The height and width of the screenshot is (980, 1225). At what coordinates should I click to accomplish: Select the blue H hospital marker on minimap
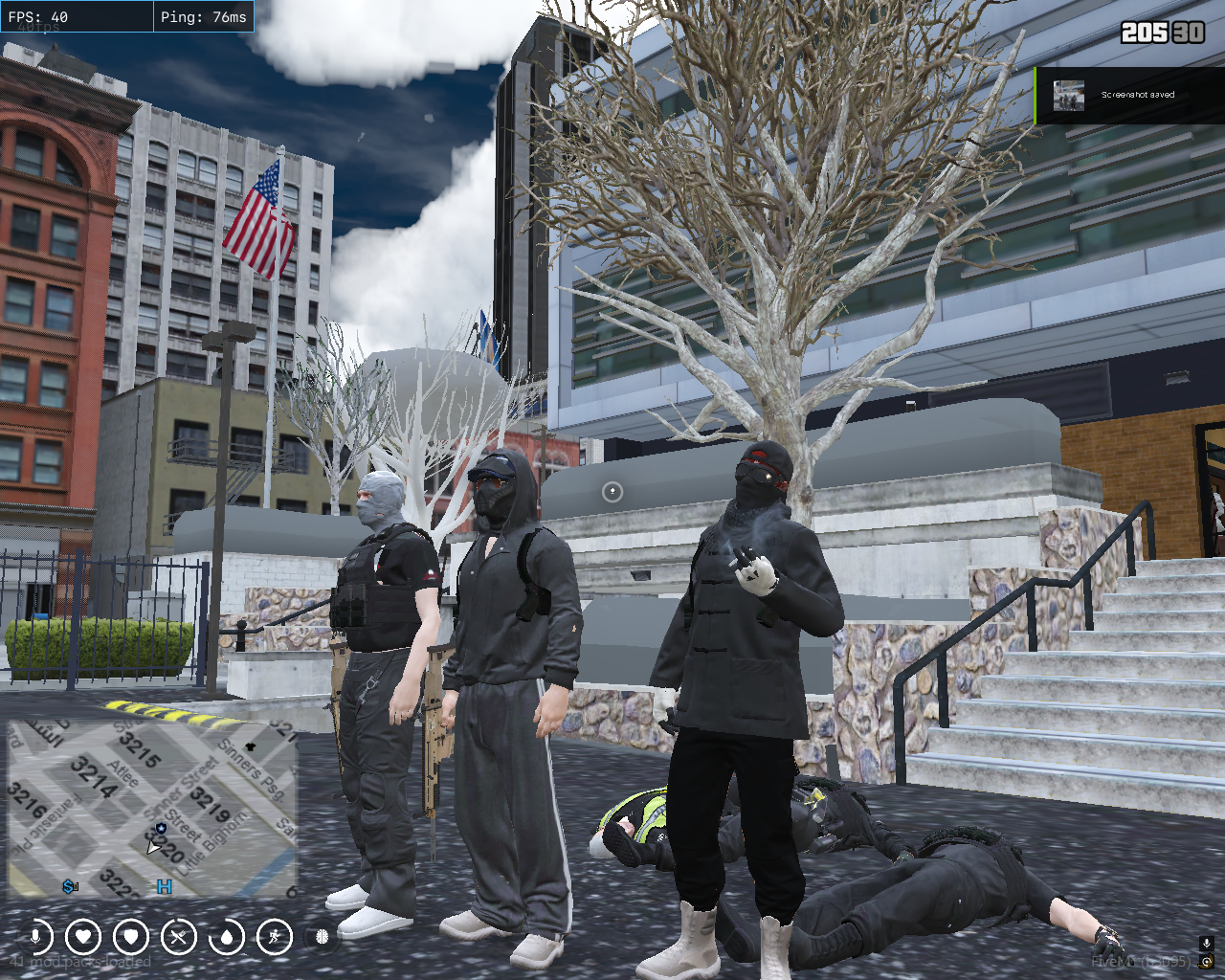[x=165, y=887]
